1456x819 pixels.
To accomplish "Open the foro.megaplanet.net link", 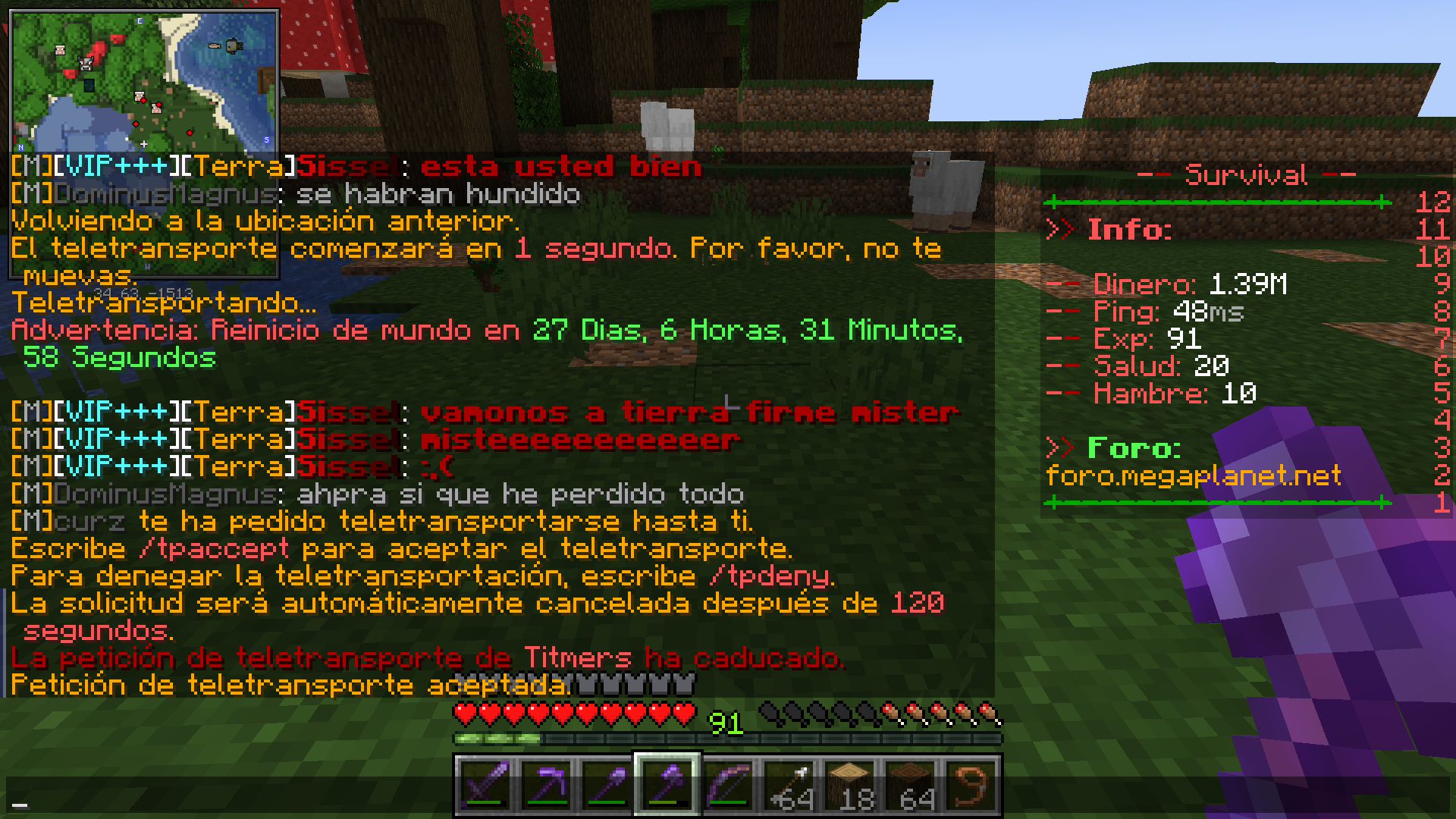I will click(1192, 476).
